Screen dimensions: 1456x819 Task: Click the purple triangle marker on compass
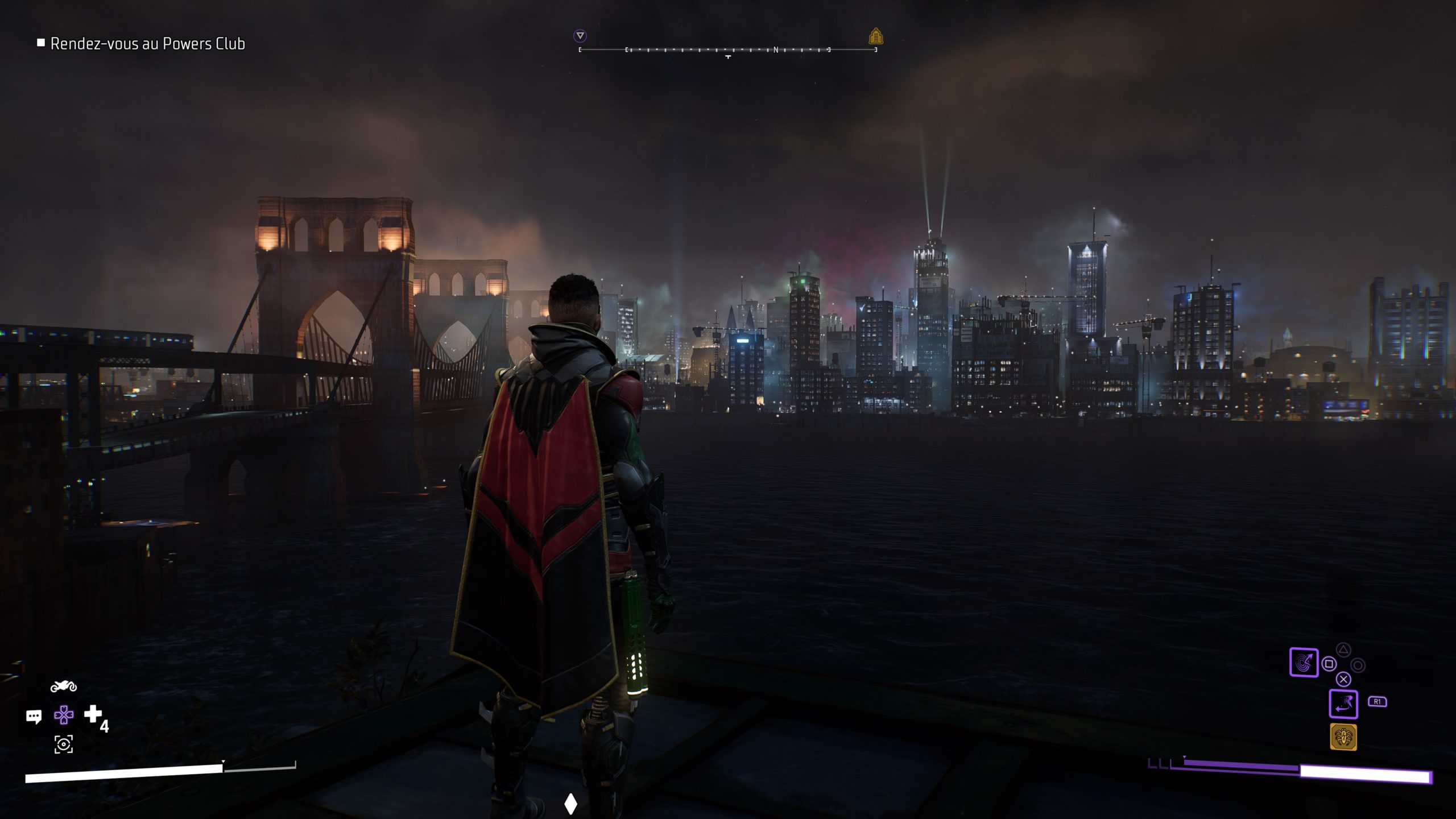580,36
